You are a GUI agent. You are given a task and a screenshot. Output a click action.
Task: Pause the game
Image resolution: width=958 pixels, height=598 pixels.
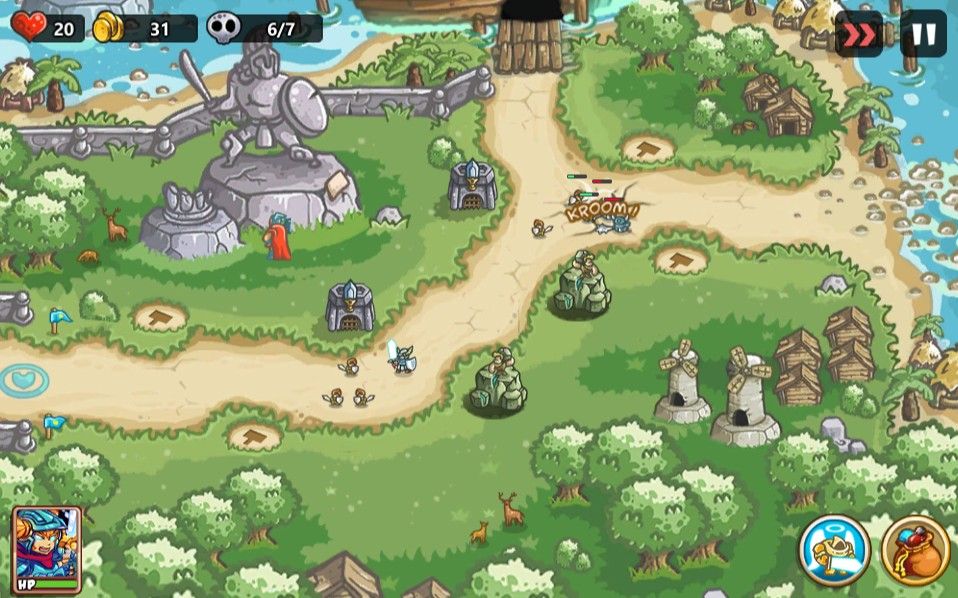click(923, 33)
